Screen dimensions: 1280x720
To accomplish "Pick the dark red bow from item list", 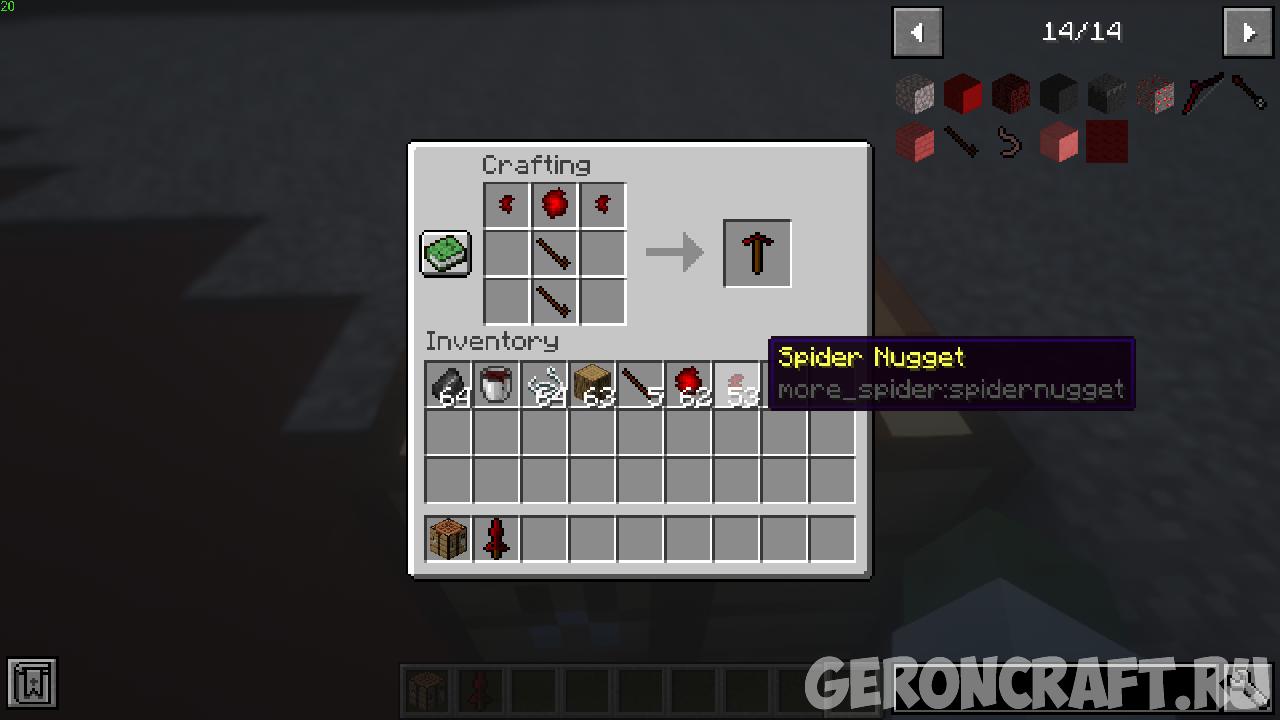I will point(1203,94).
